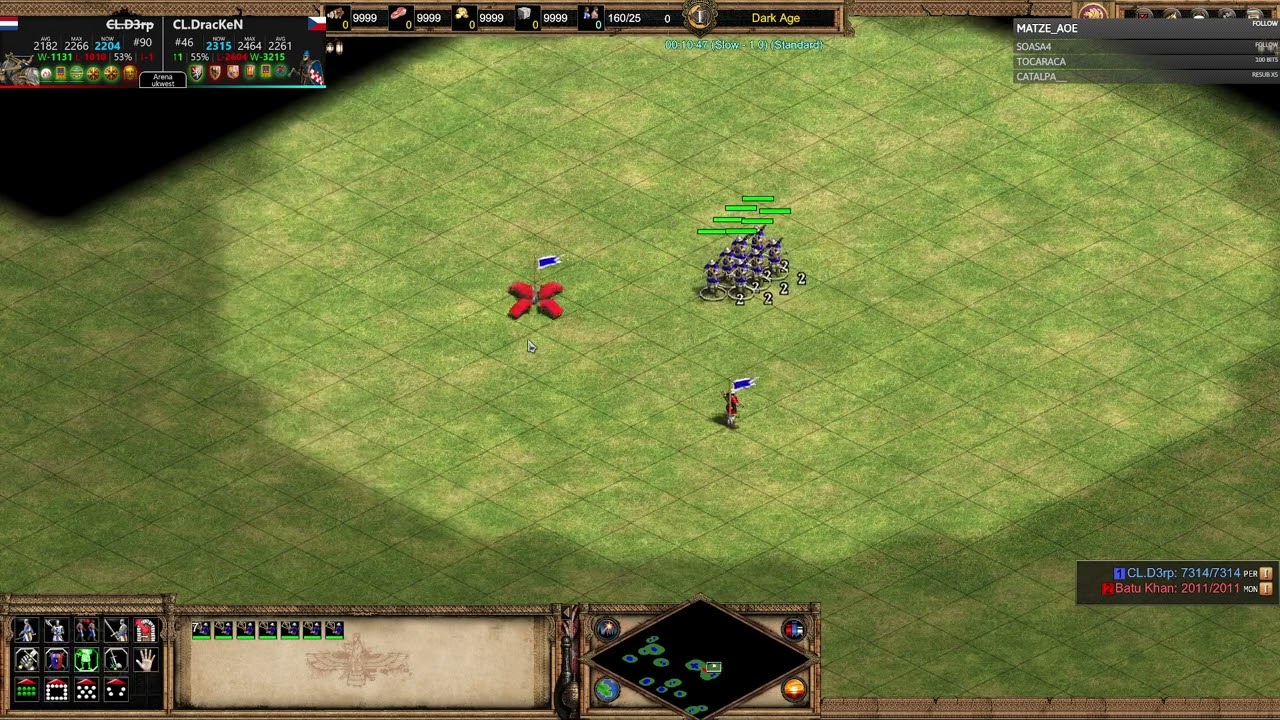Choose the guard command icon
Screen dimensions: 1280x720
(x=56, y=630)
